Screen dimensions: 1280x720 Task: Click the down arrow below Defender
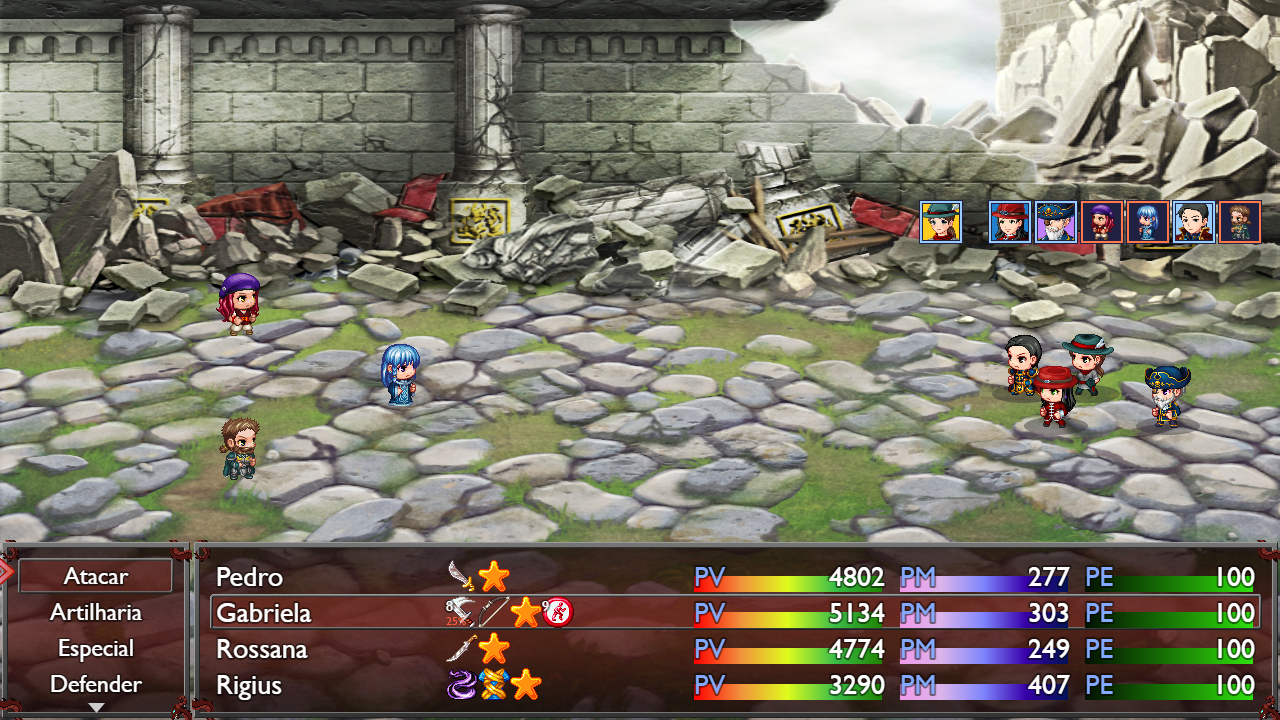pos(96,707)
